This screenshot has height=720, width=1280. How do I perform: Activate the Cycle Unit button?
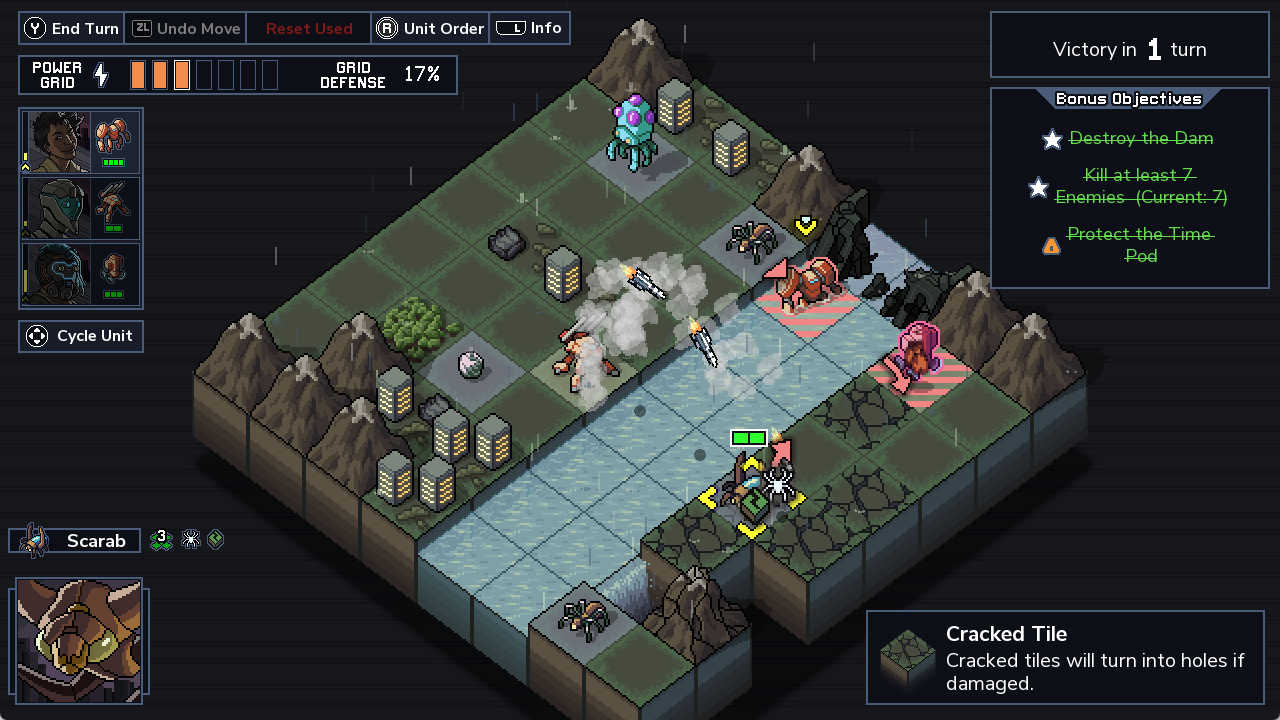[80, 336]
